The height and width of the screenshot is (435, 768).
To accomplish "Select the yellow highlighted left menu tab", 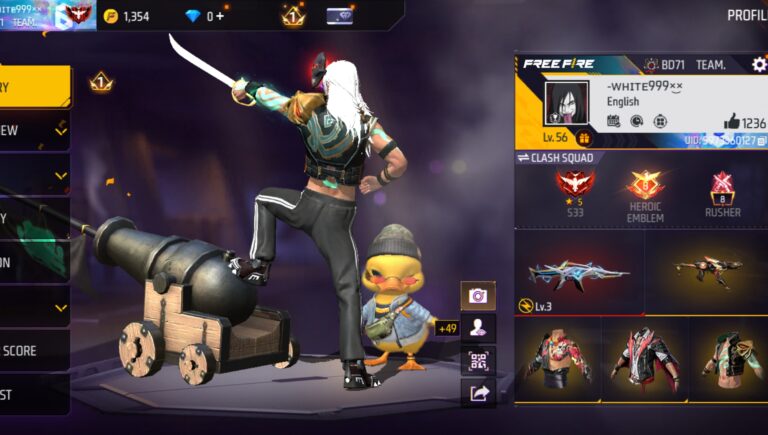I will (x=34, y=87).
